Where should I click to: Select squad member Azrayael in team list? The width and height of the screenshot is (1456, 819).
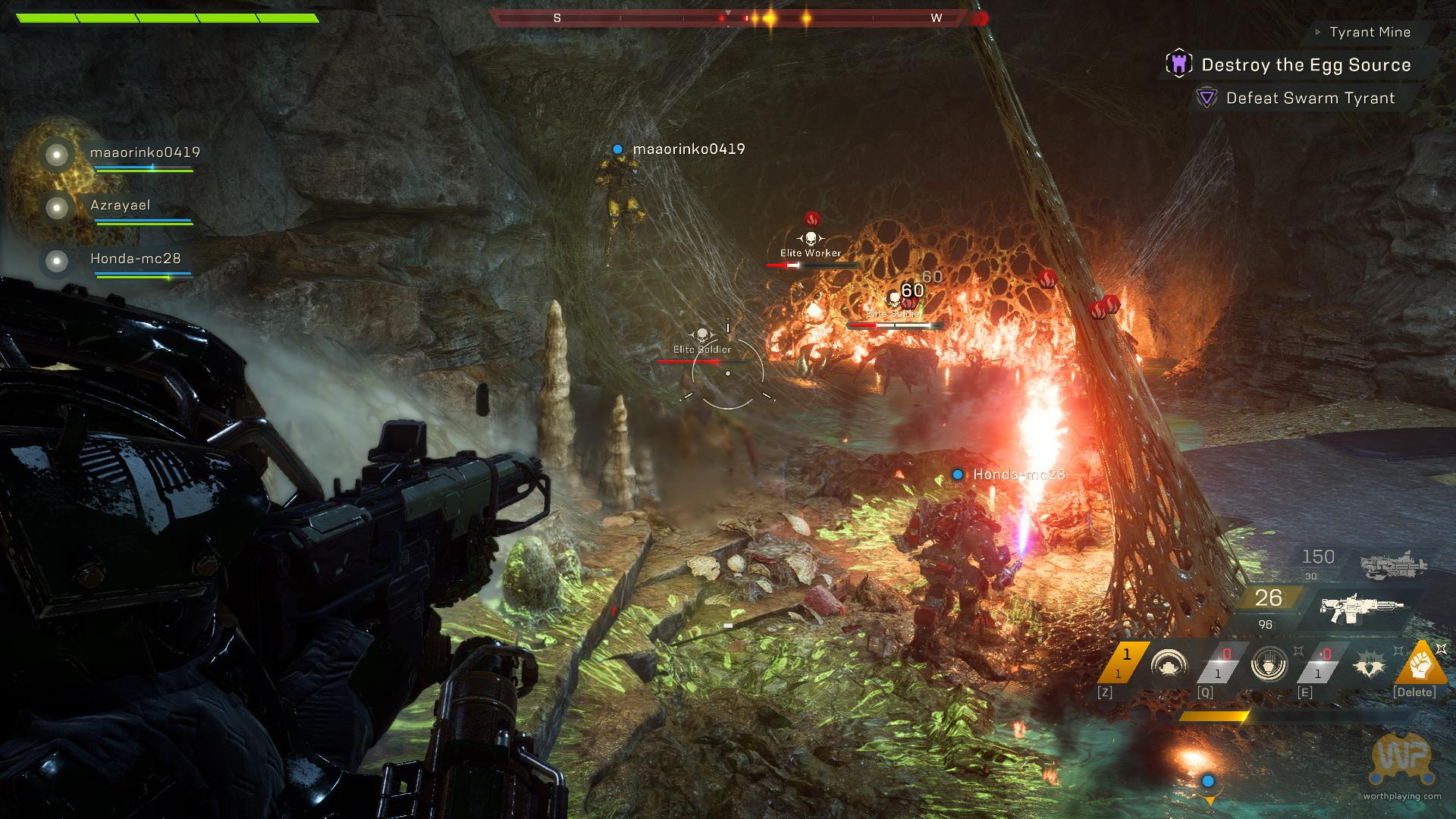120,206
